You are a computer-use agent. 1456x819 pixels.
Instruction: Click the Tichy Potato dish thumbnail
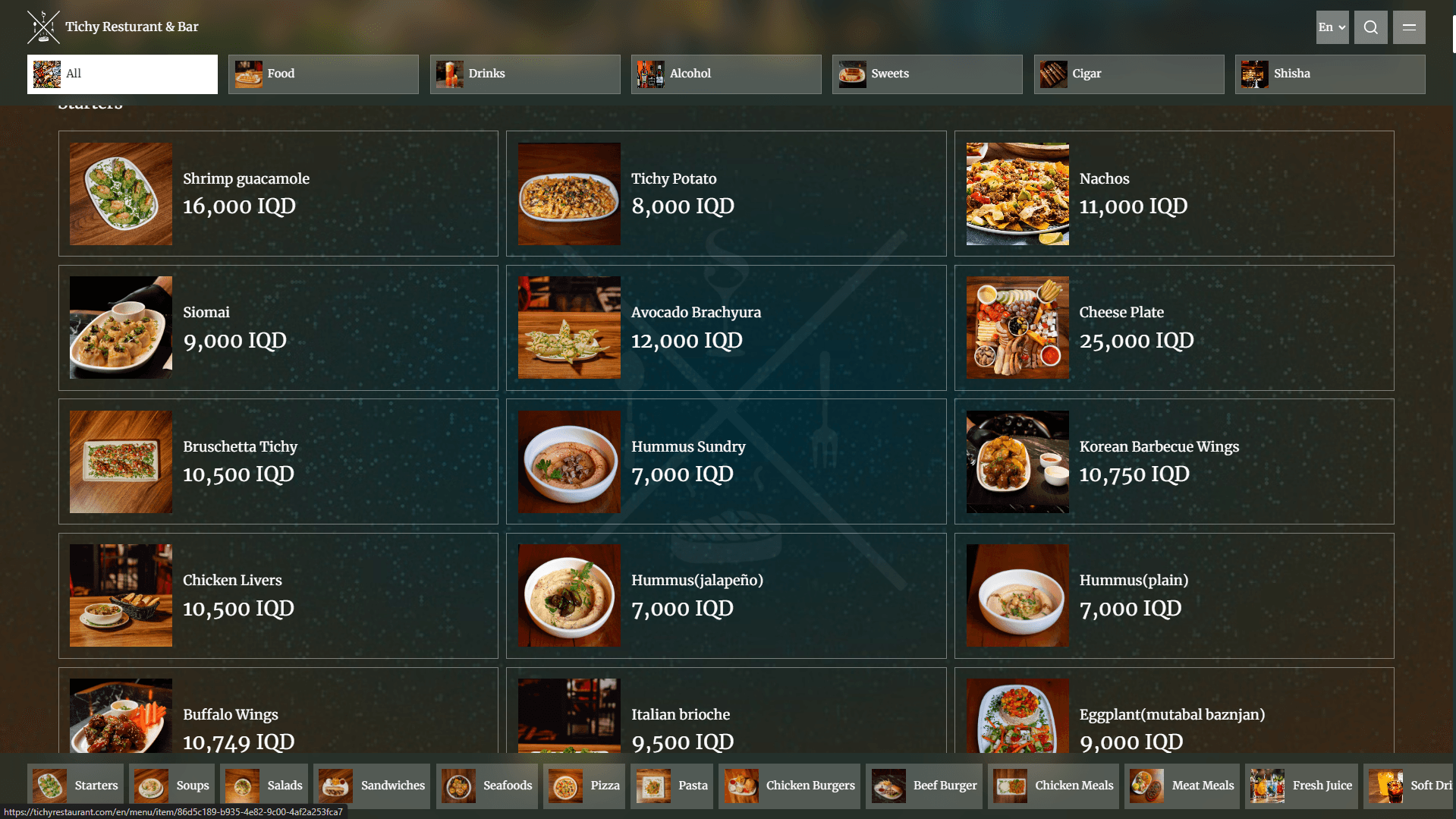coord(569,194)
